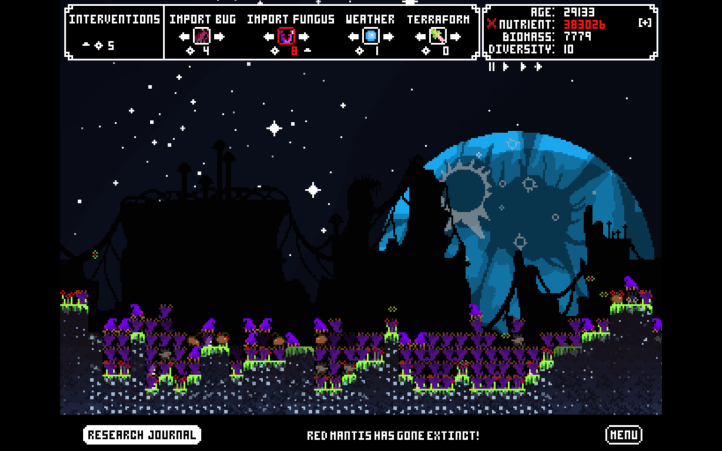Switch Weather to the previous option
Image resolution: width=722 pixels, height=451 pixels.
[353, 37]
